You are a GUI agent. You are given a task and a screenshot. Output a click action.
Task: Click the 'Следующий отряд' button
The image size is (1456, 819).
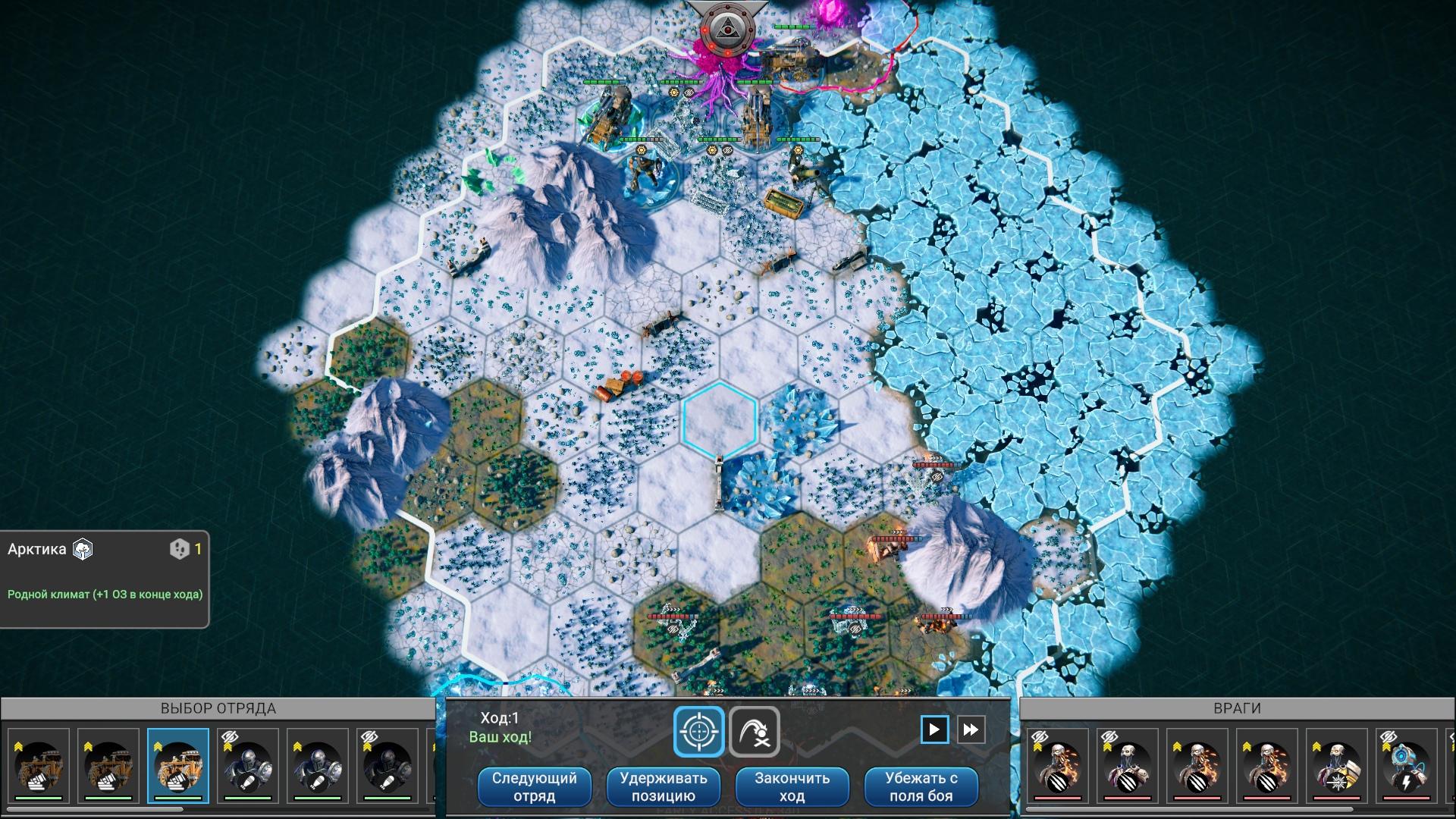[534, 786]
